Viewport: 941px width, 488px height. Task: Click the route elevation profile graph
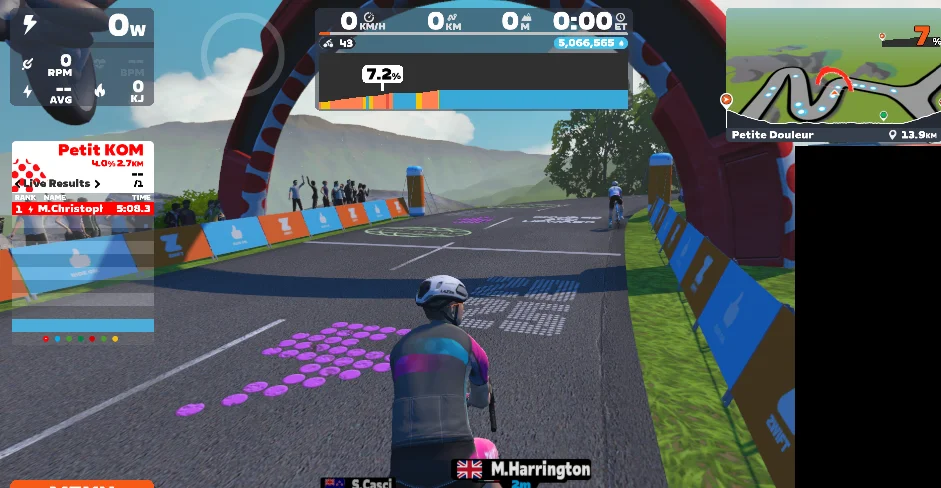click(x=473, y=90)
